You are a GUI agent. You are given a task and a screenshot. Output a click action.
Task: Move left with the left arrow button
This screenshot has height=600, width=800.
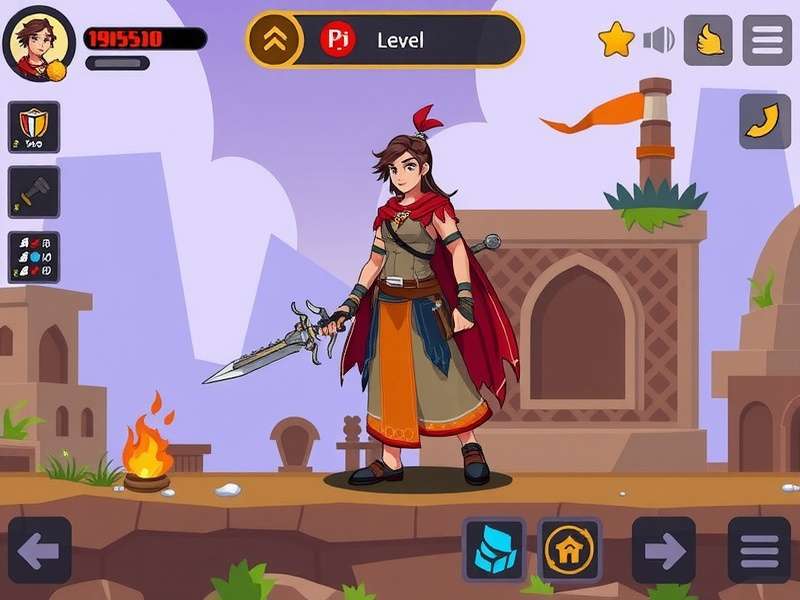point(40,550)
